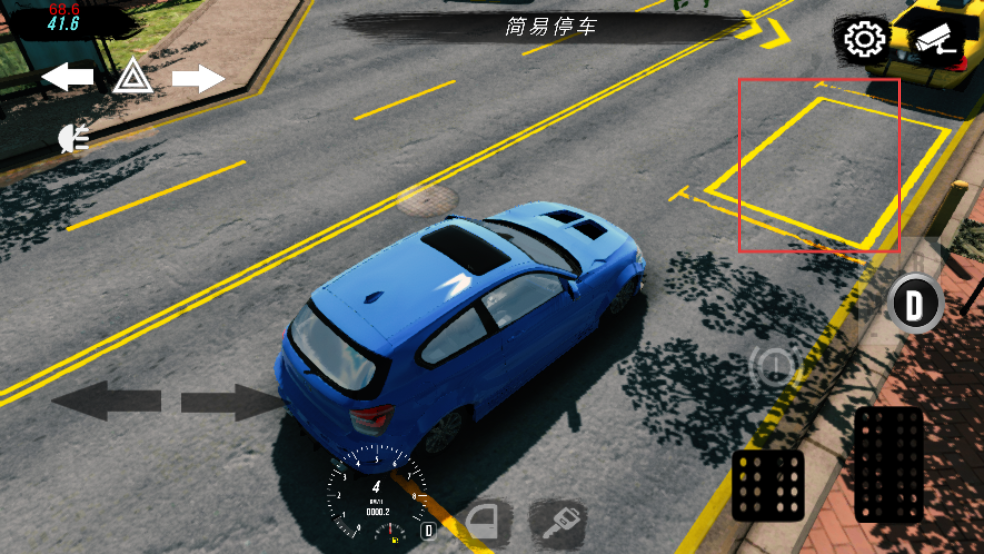Viewport: 984px width, 554px height.
Task: Steer right with the dark right arrow
Action: 232,401
